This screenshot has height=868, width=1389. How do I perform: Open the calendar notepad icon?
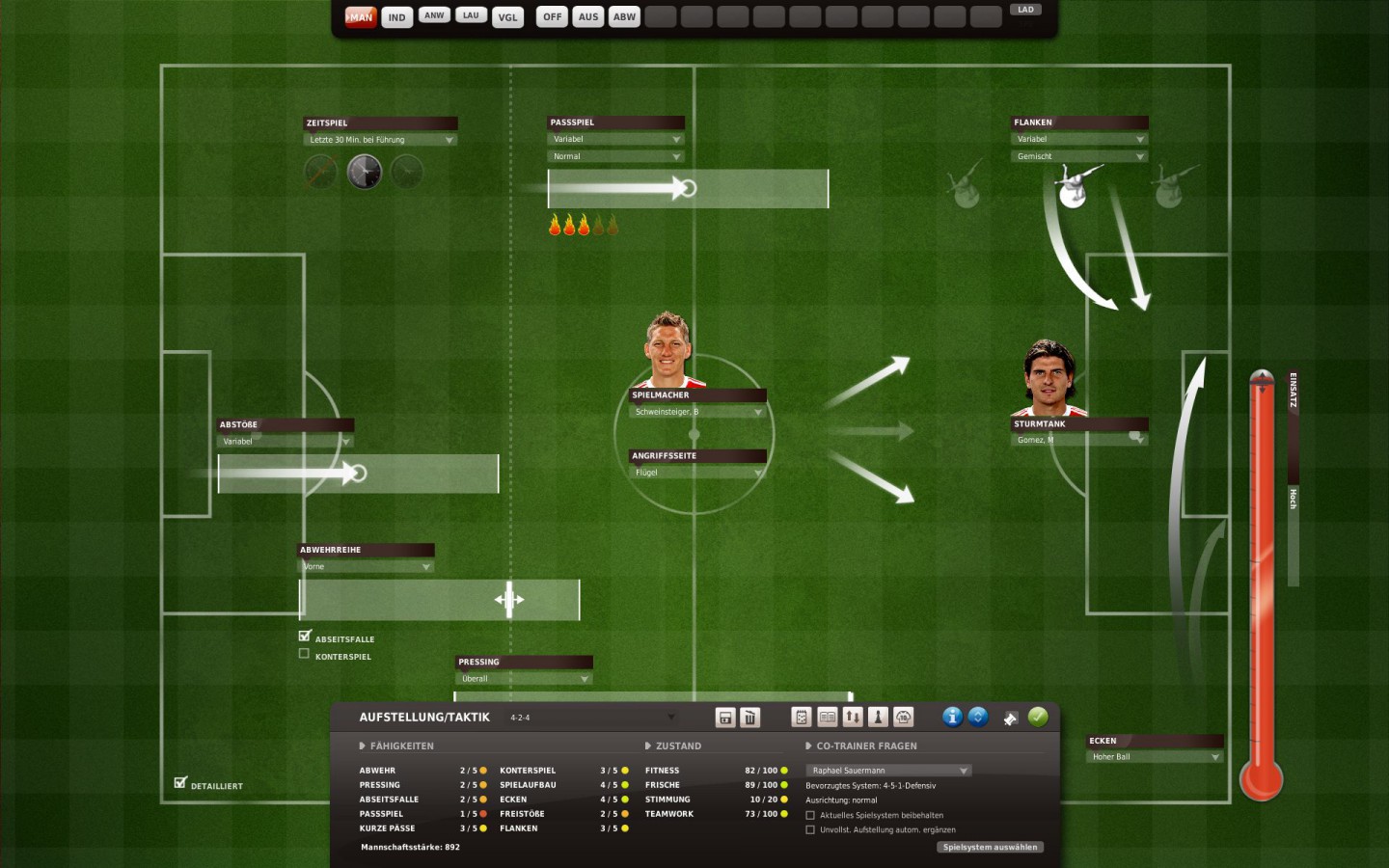[x=802, y=718]
